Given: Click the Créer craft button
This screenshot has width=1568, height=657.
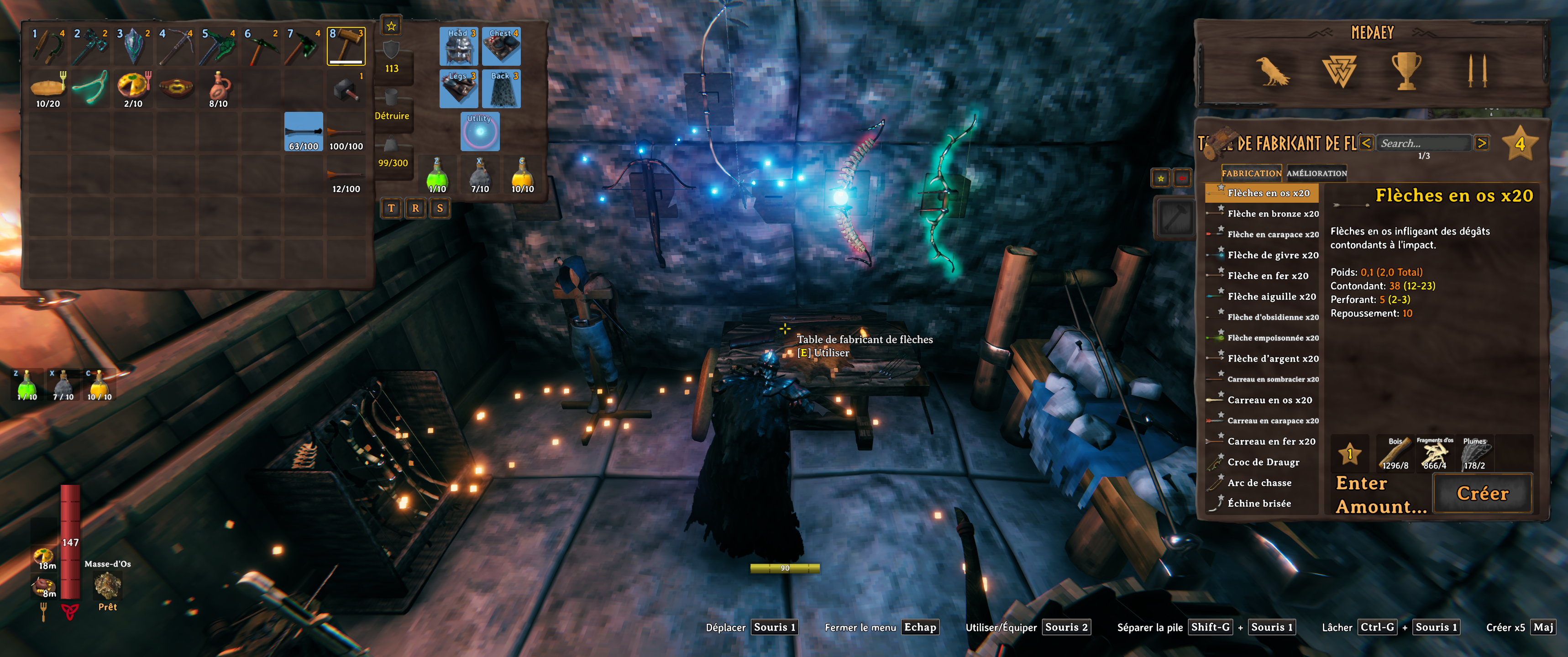Looking at the screenshot, I should click(x=1482, y=493).
